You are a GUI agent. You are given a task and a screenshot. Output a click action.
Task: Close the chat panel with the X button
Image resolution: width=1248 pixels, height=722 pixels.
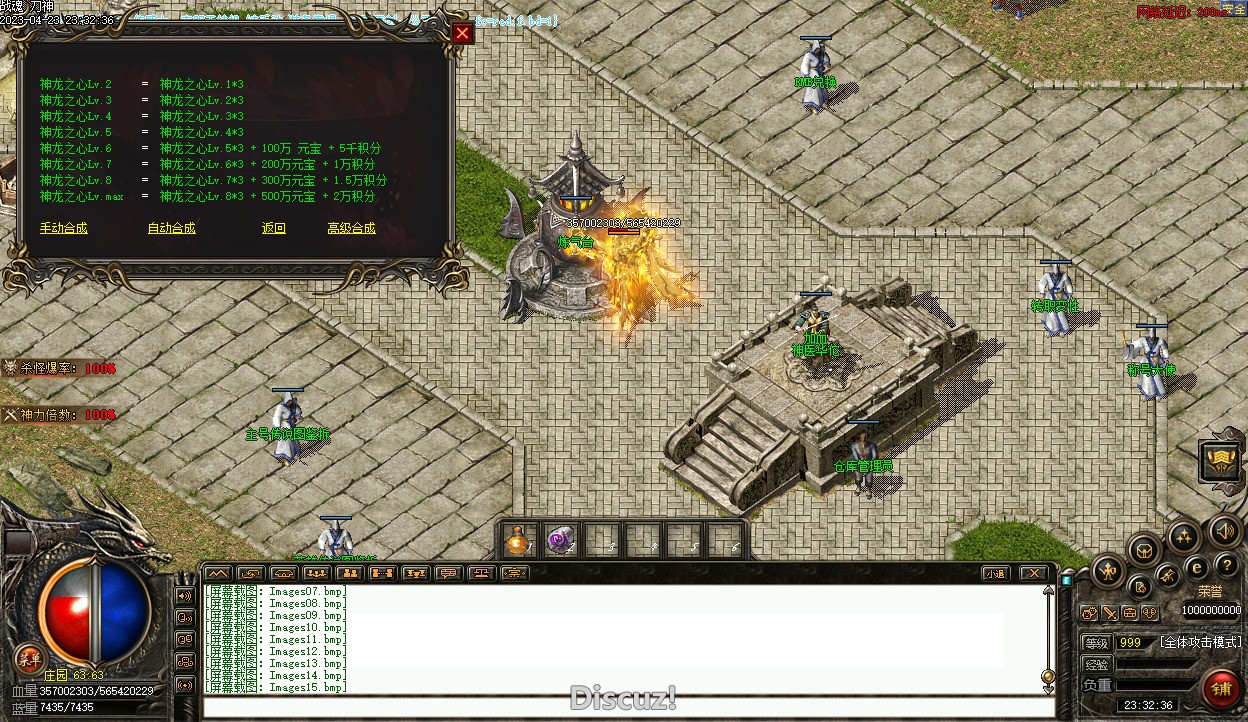1034,574
